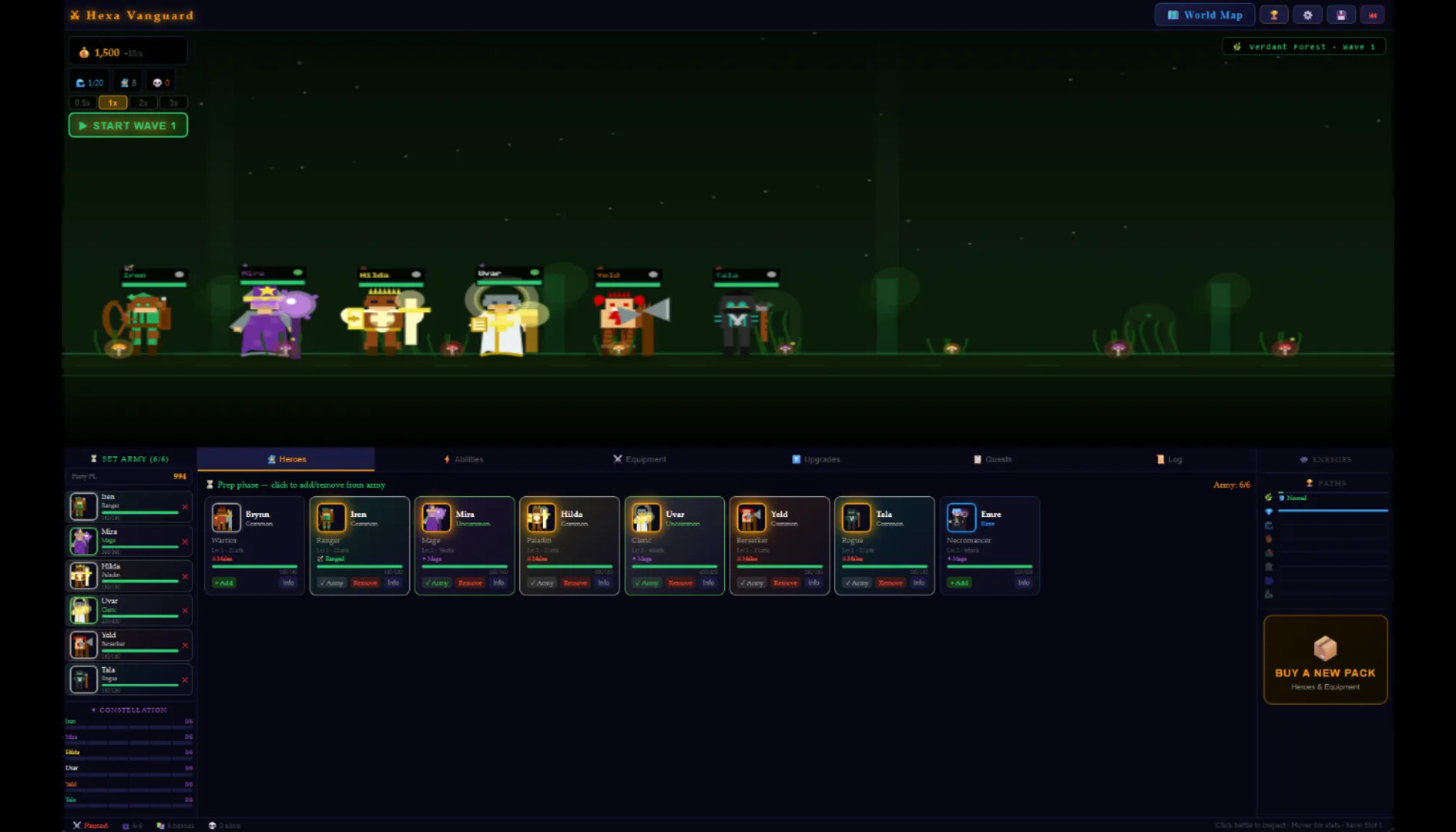The height and width of the screenshot is (832, 1456).
Task: Open the Equipment tab
Action: click(x=640, y=458)
